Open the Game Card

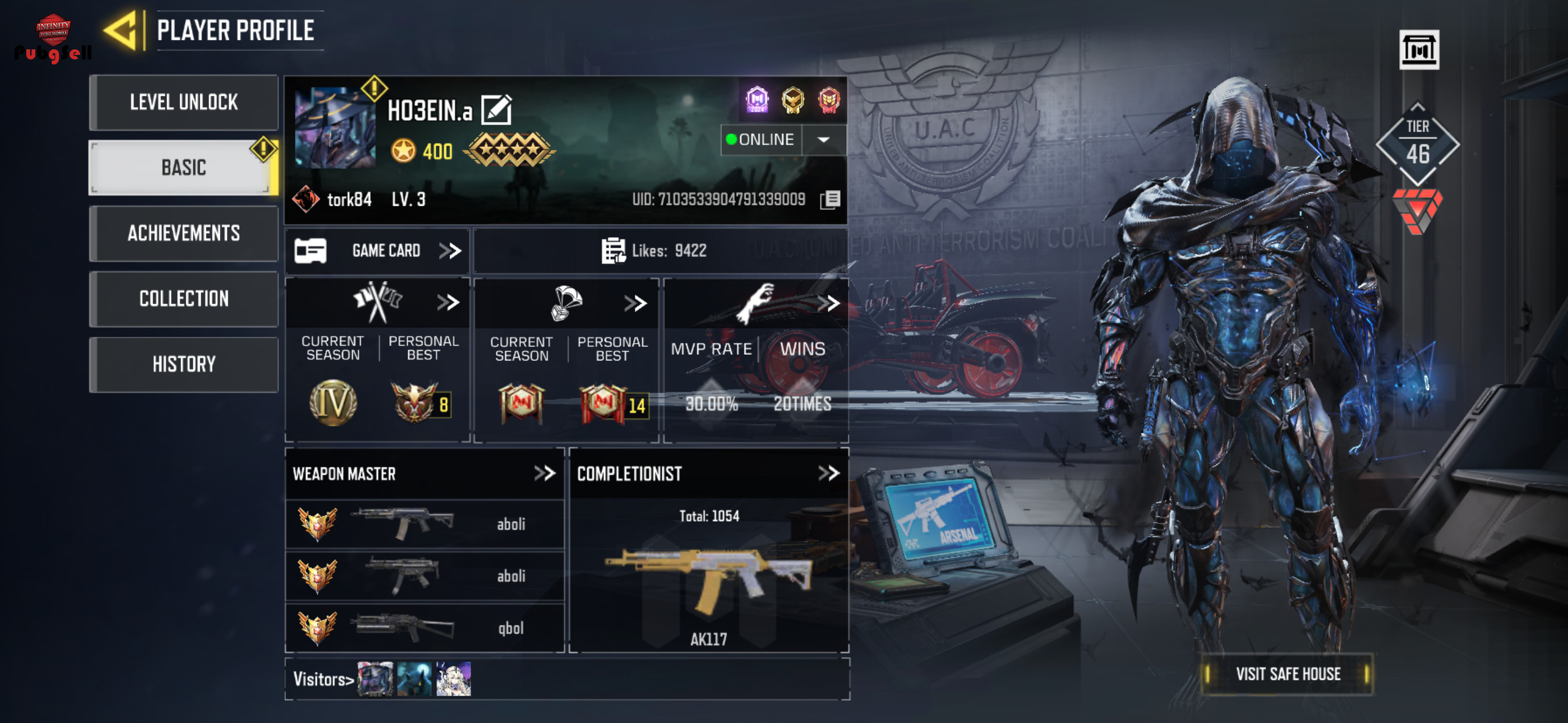377,251
